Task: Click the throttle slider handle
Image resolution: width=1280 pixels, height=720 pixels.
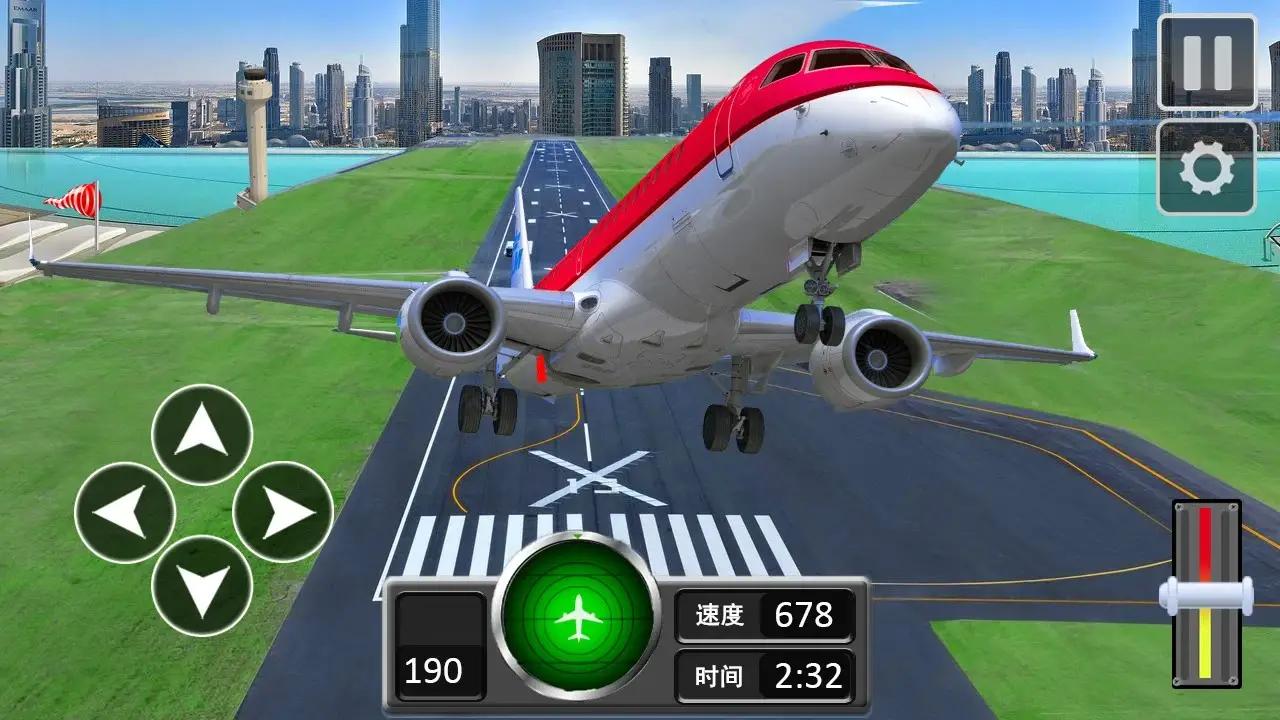Action: tap(1205, 594)
